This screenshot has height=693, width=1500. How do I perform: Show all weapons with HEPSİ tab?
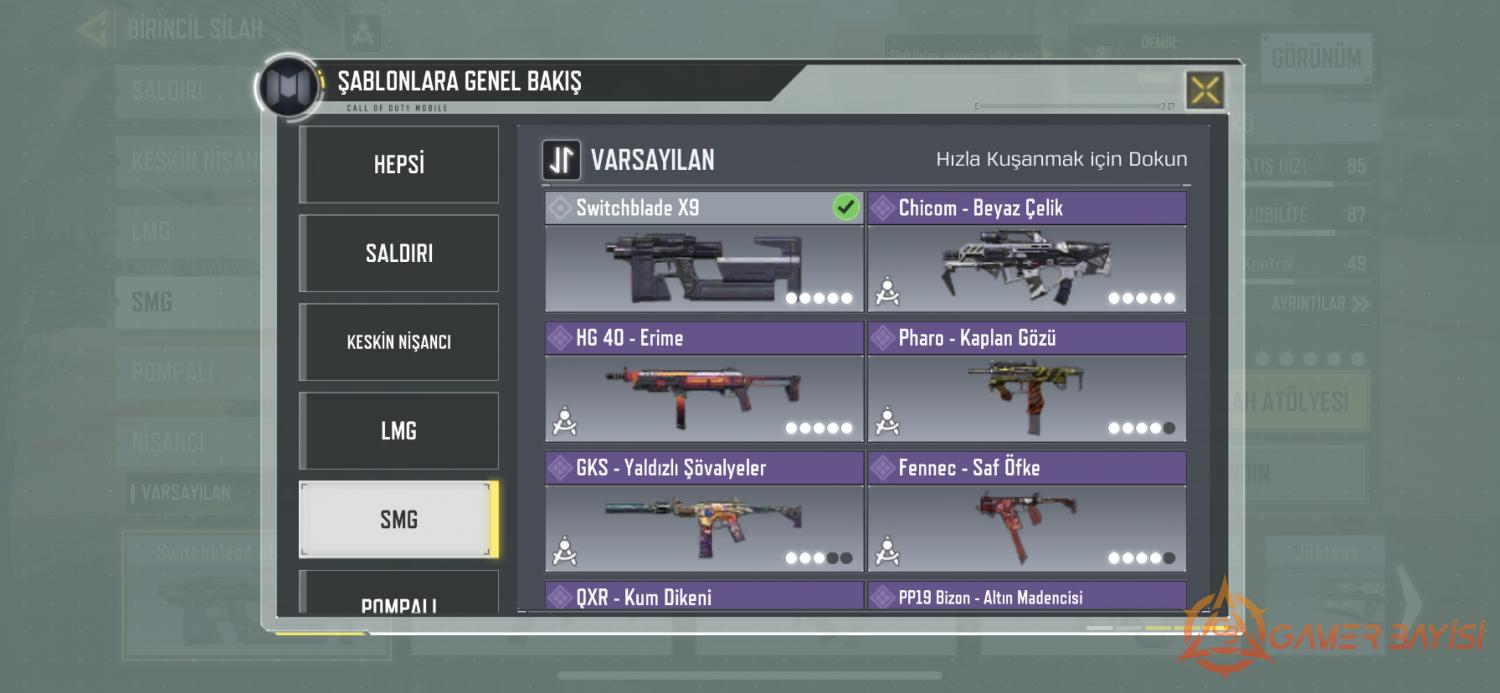pos(399,165)
